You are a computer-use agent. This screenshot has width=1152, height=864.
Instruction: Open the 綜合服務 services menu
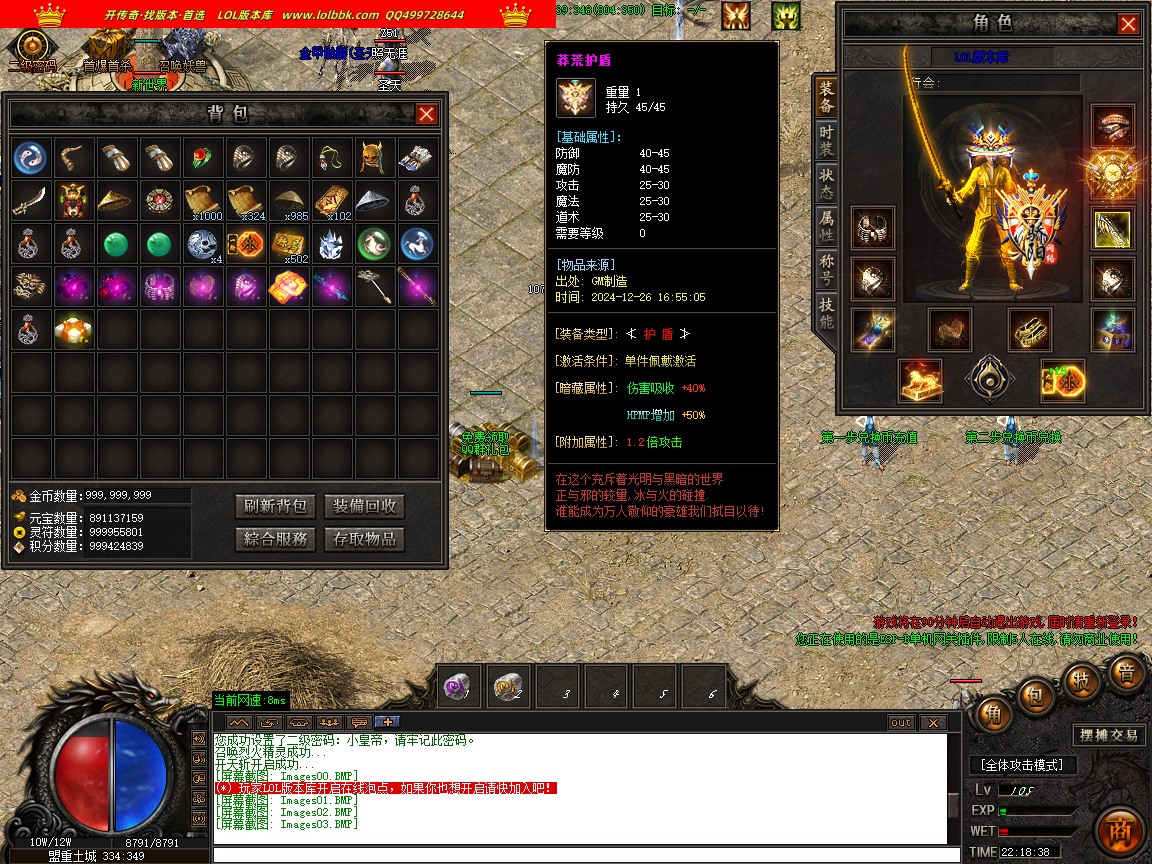(x=275, y=539)
